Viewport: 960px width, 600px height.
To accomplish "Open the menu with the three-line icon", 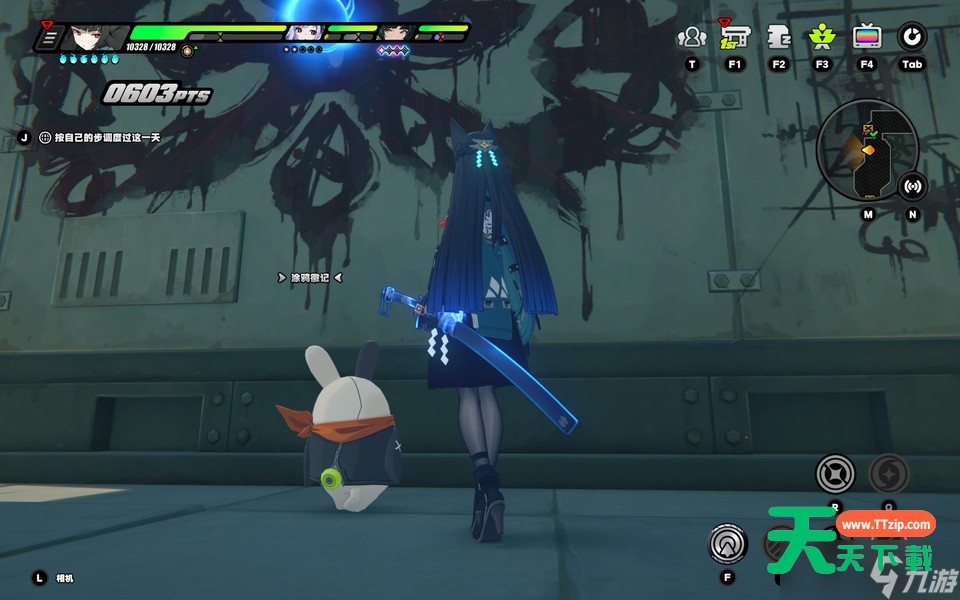I will [x=47, y=38].
